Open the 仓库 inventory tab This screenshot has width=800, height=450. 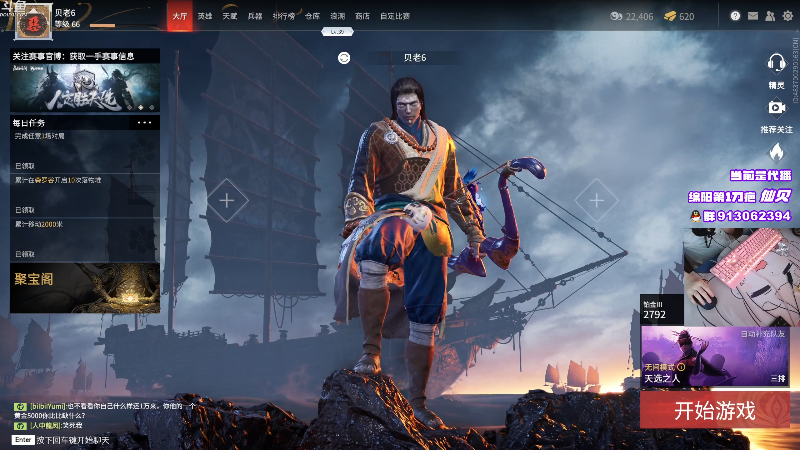[312, 16]
